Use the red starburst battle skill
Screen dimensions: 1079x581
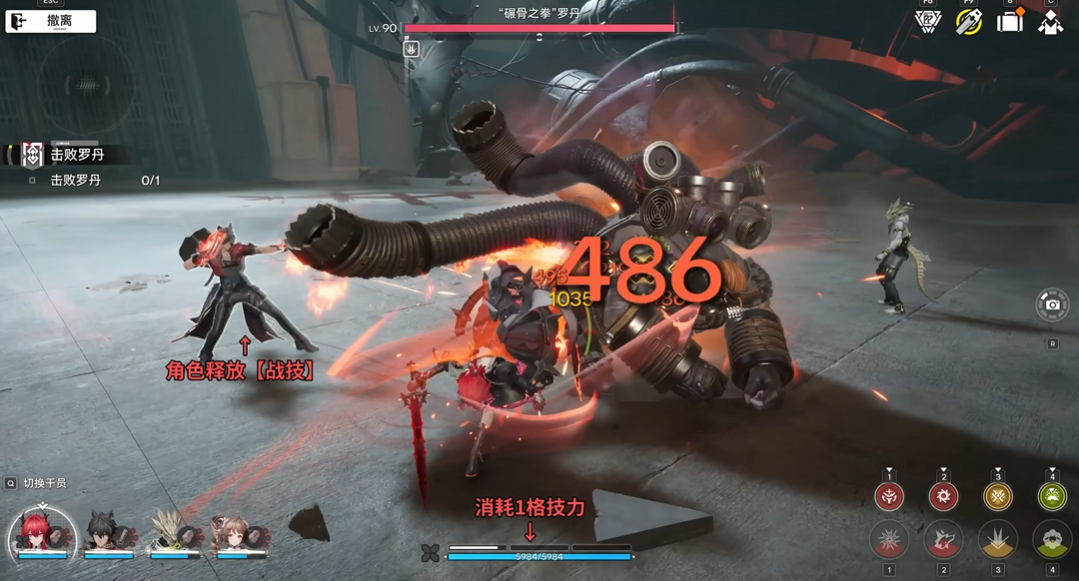[889, 540]
